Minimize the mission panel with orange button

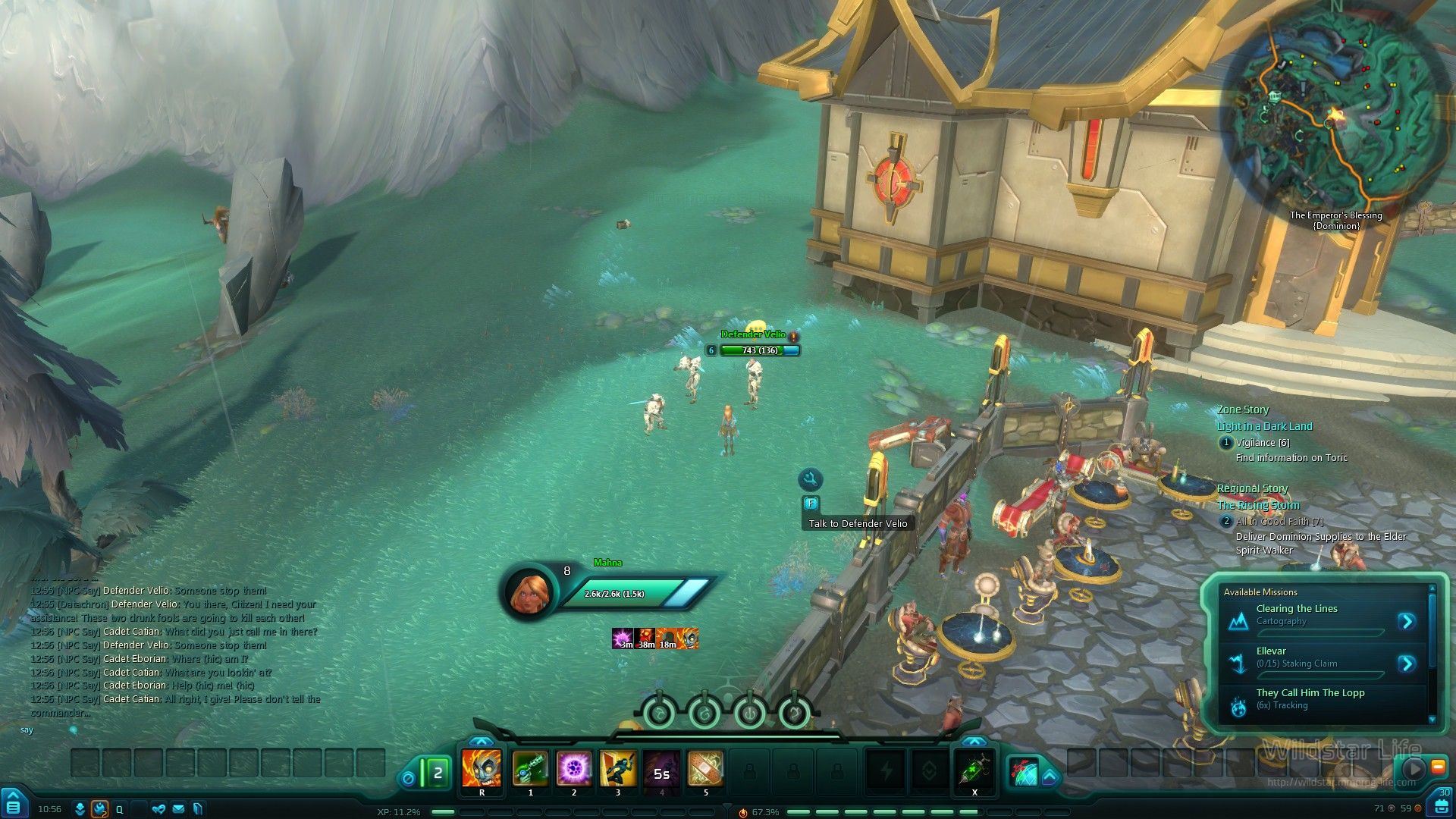click(x=1437, y=767)
